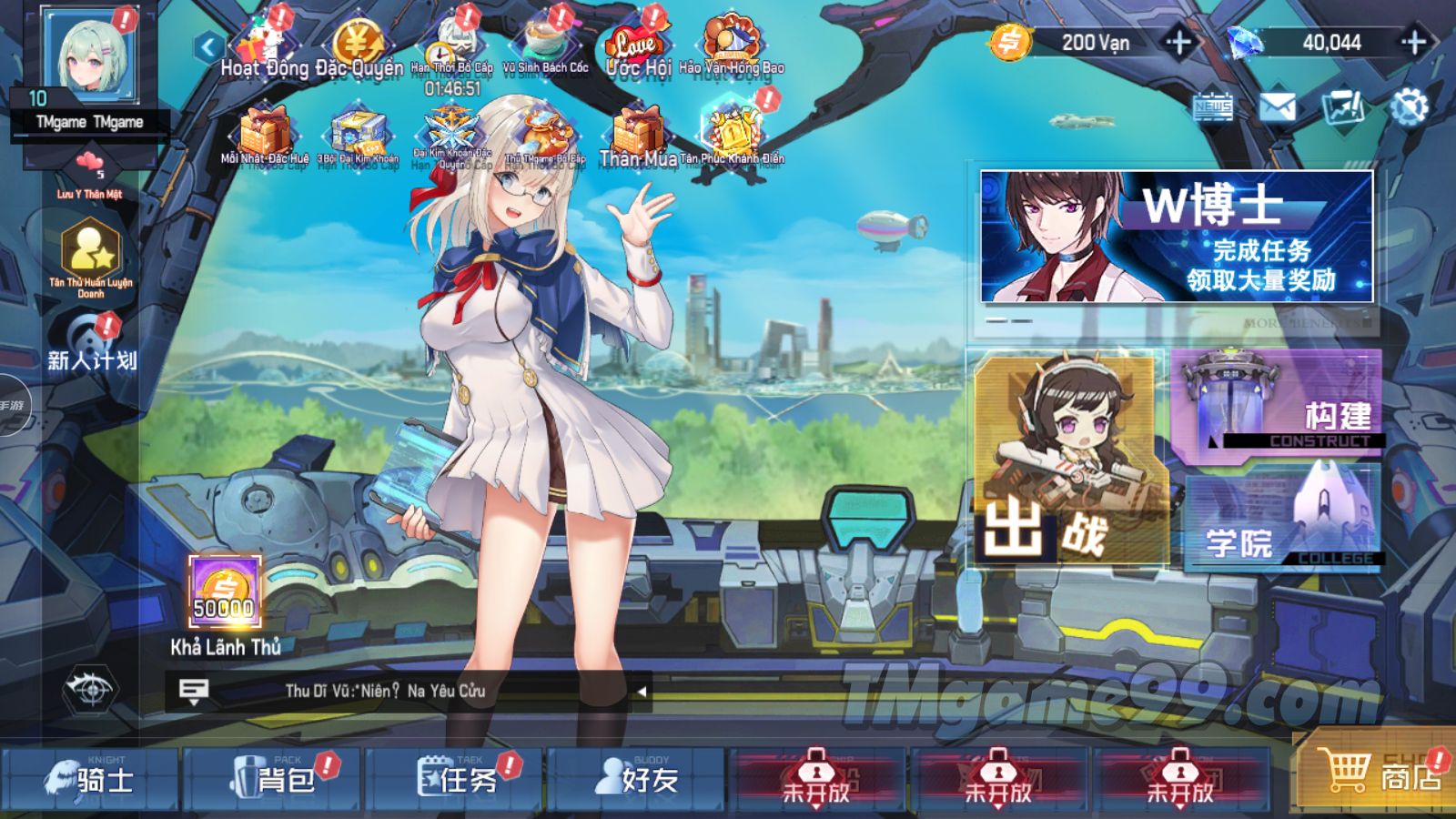Click the TMgame player avatar portrait
Screen dimensions: 1456x819
pyautogui.click(x=91, y=55)
